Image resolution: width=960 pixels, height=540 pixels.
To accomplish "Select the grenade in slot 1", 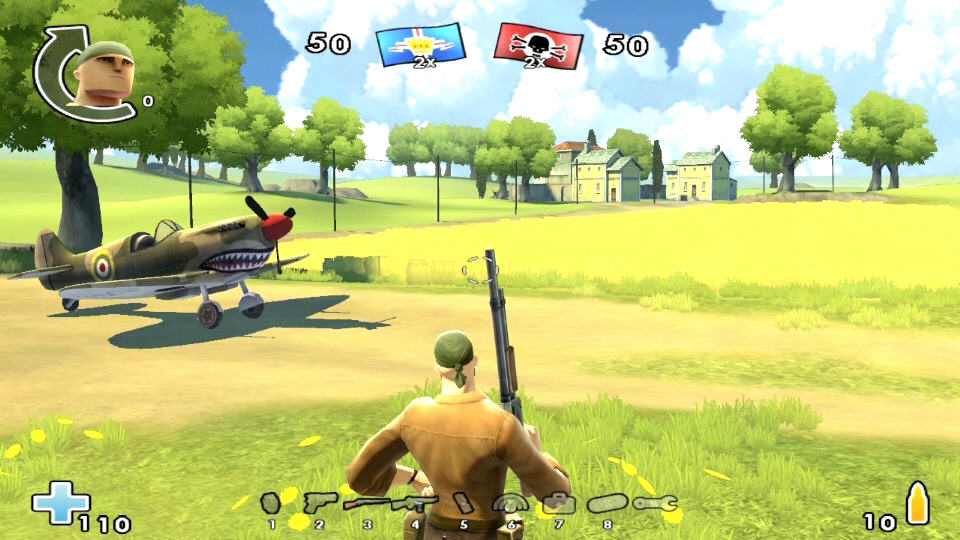I will (270, 502).
